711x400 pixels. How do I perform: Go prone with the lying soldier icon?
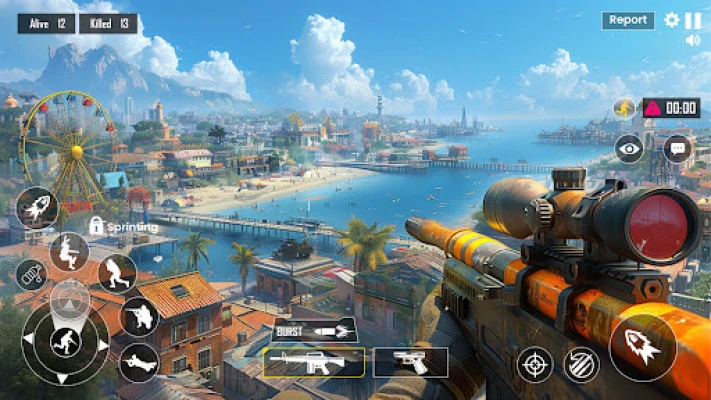138,362
